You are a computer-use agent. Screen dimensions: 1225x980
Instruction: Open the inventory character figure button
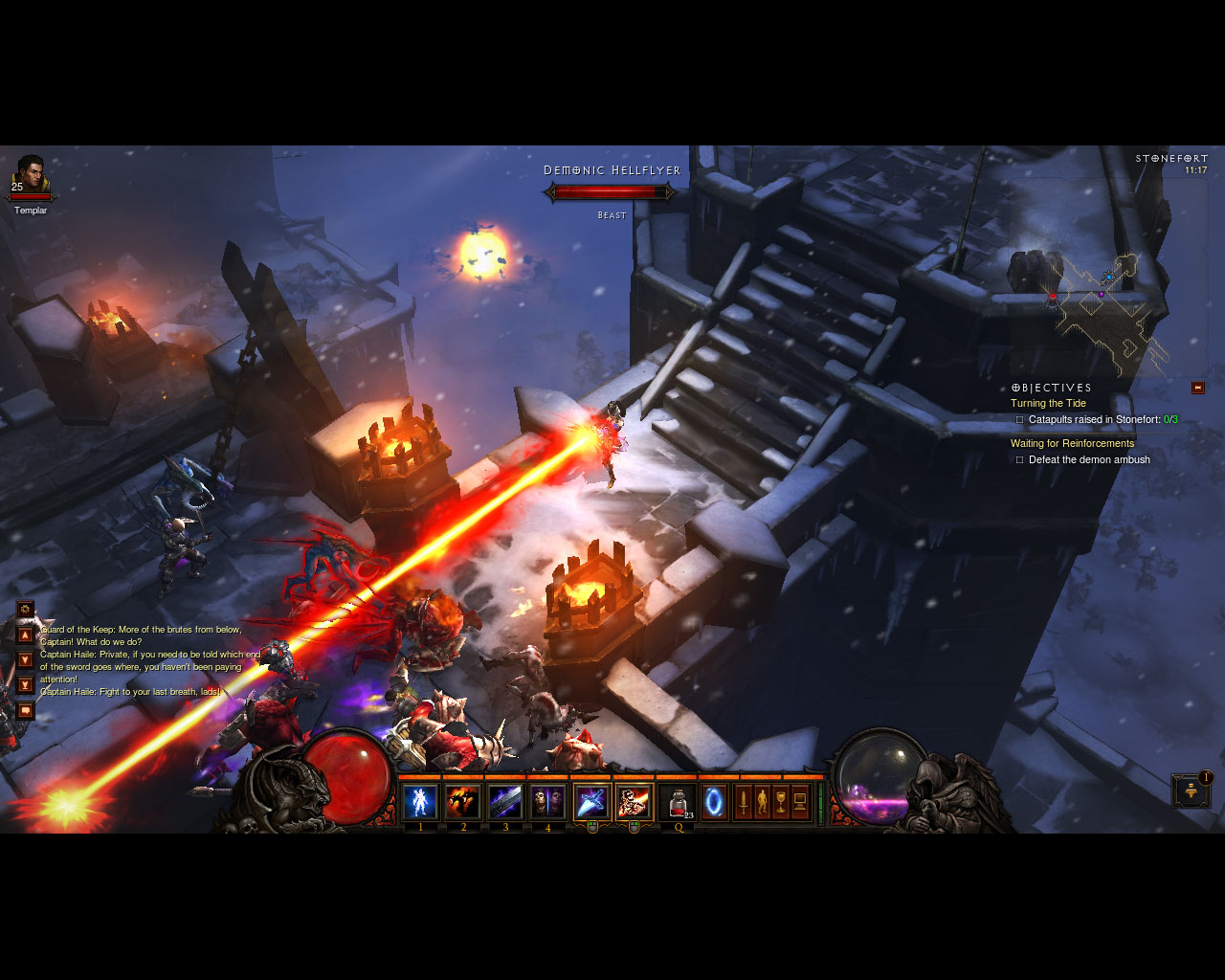click(x=762, y=802)
